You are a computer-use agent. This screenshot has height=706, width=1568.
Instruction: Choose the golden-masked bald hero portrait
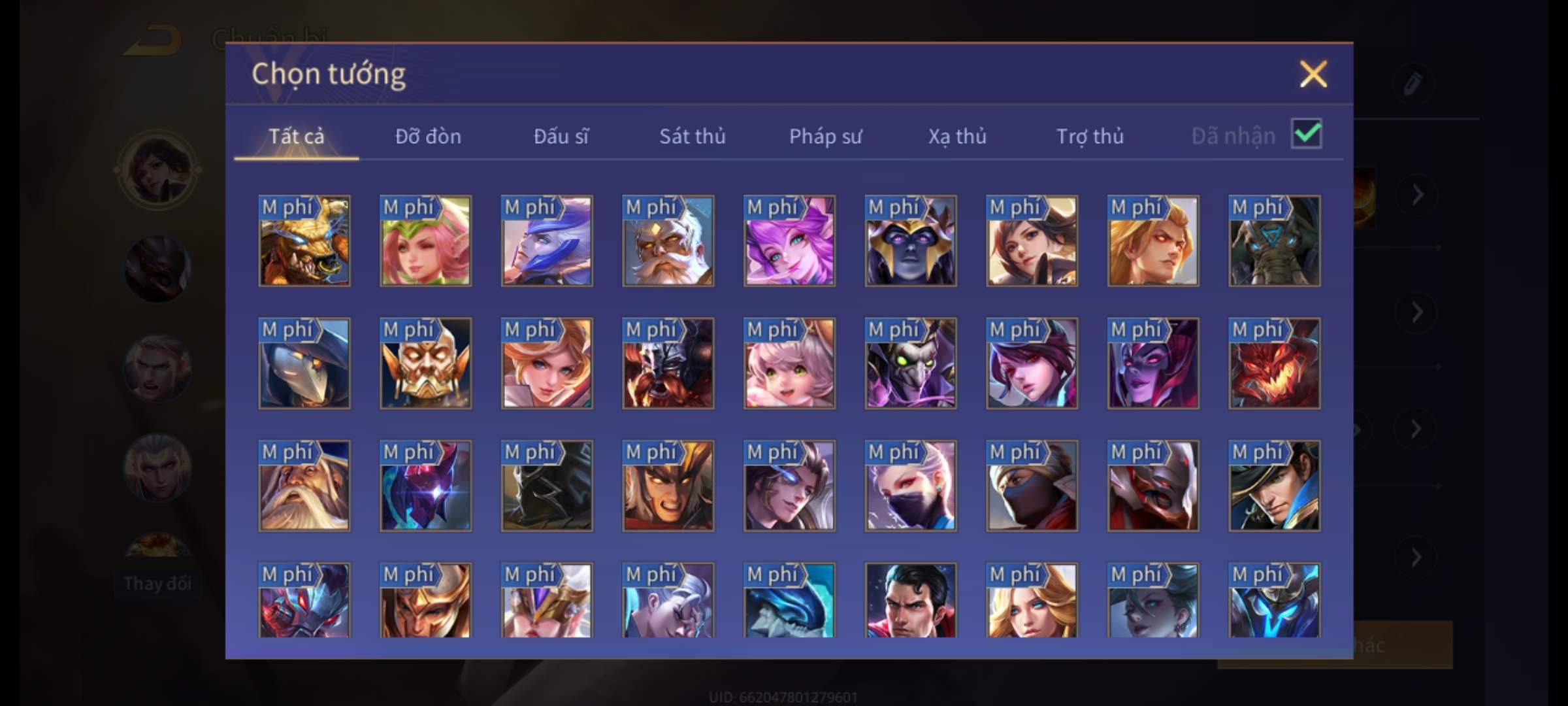(425, 363)
